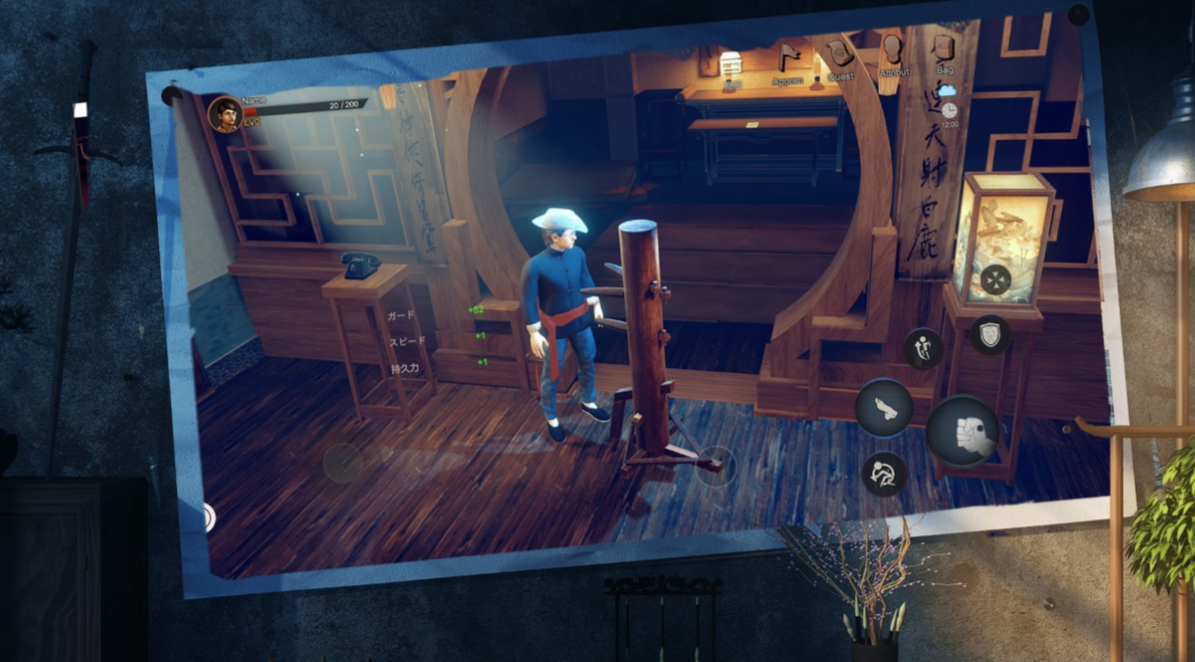This screenshot has width=1195, height=662.
Task: Hit the large fist punch button
Action: click(x=965, y=431)
